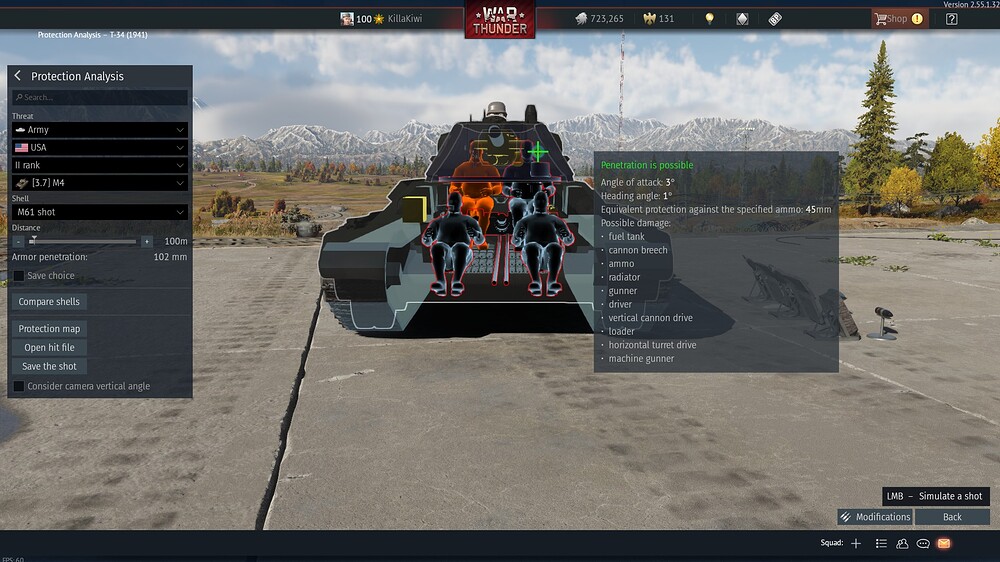Open the Shop from the top bar
Image resolution: width=1000 pixels, height=562 pixels.
click(x=891, y=18)
